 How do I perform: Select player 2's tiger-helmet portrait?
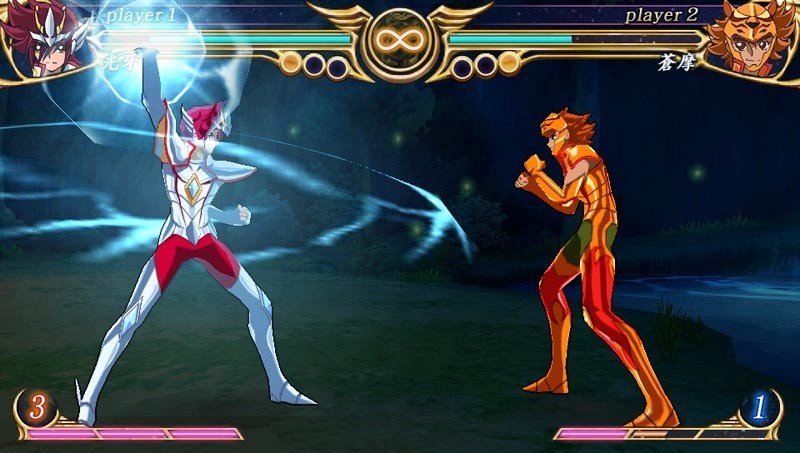click(x=757, y=40)
